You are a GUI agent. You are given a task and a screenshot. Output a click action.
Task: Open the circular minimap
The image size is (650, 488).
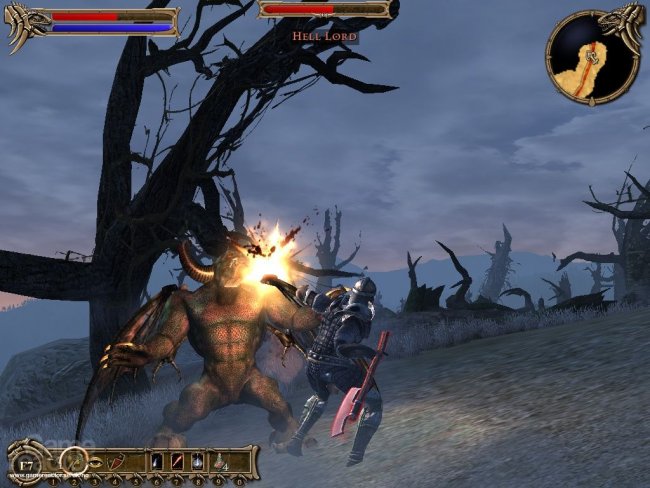click(x=592, y=56)
